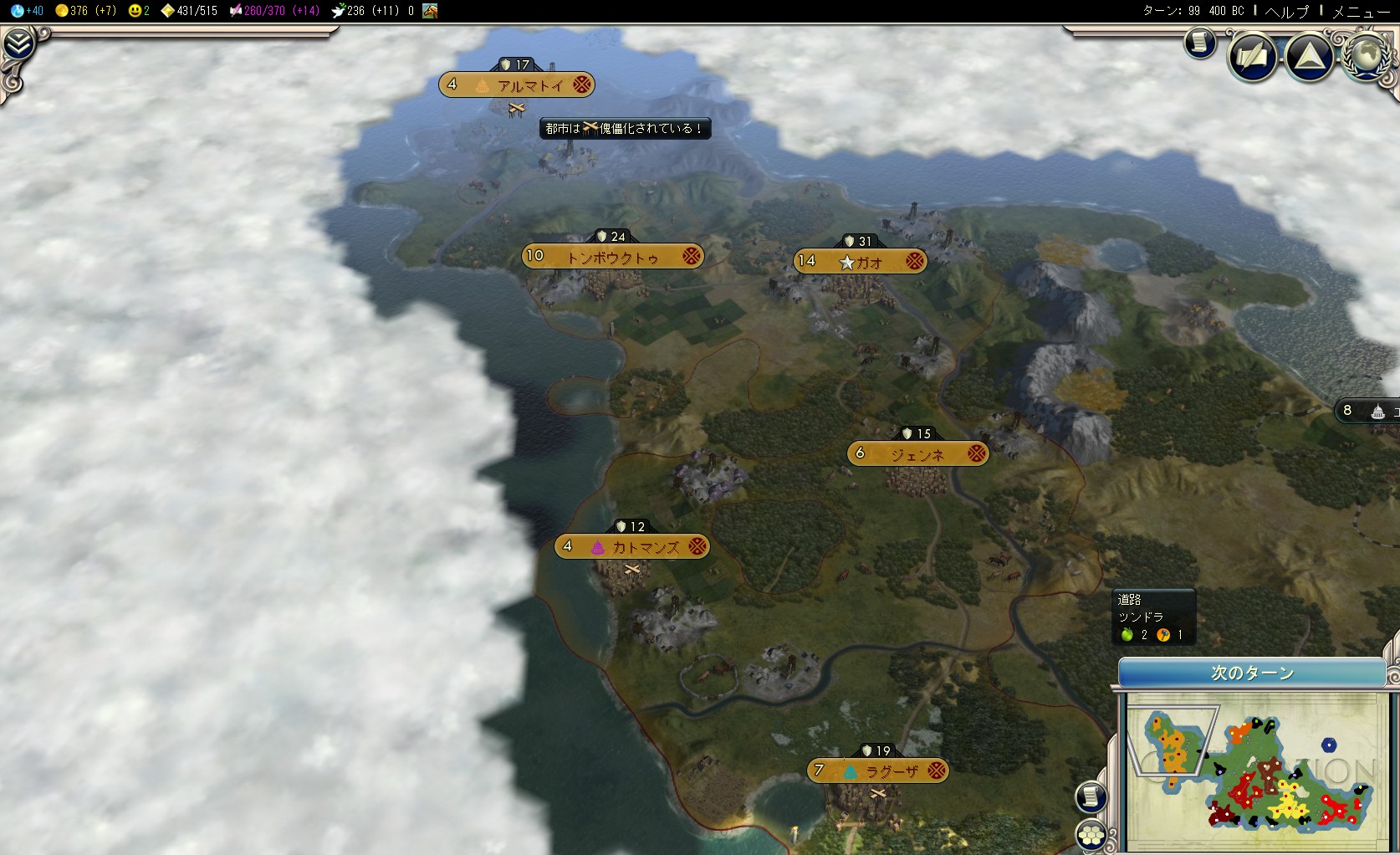
Task: Open the small scroll icon in top-right corner
Action: [x=1200, y=42]
